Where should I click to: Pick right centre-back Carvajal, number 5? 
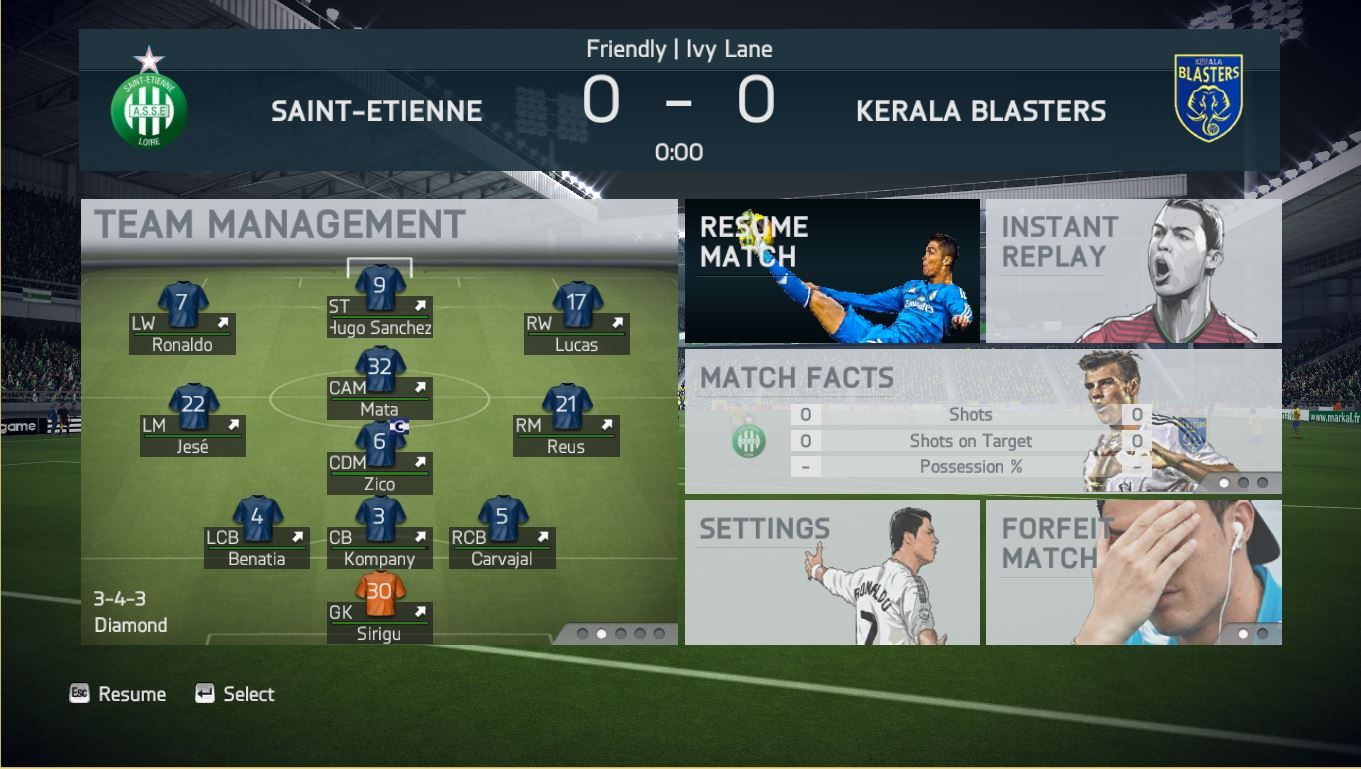(x=502, y=532)
